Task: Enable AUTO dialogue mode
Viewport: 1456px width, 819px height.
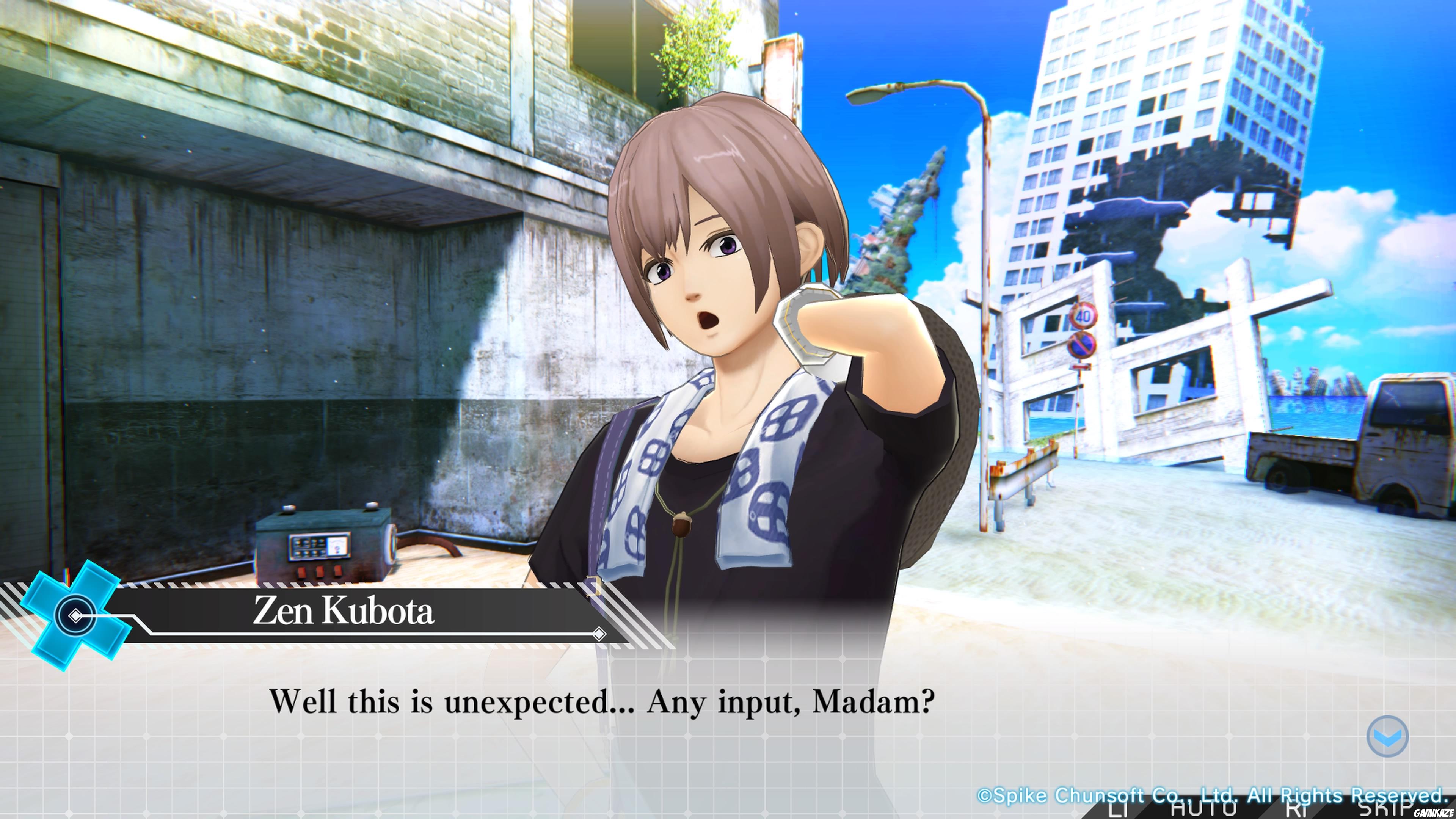Action: tap(1203, 809)
